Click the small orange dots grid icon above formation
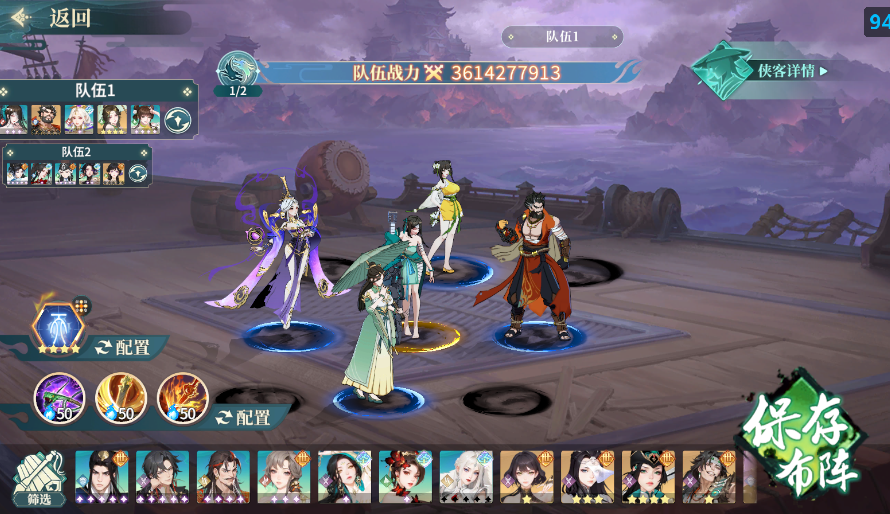The height and width of the screenshot is (514, 890). click(82, 306)
